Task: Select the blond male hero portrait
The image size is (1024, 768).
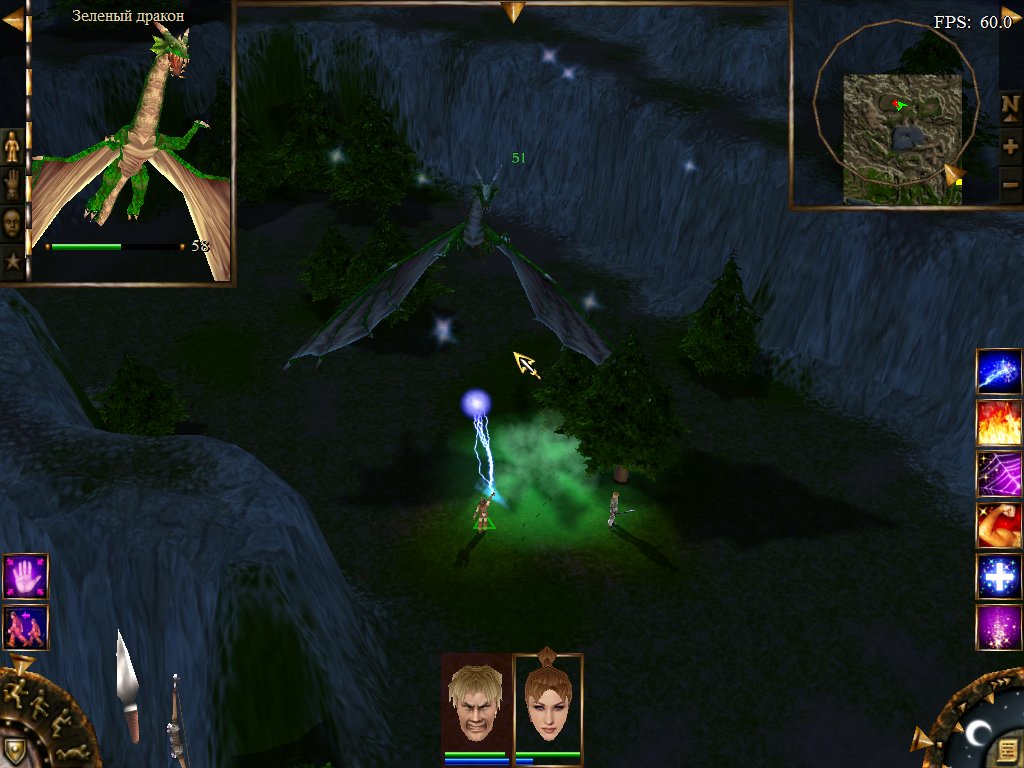Action: (477, 699)
